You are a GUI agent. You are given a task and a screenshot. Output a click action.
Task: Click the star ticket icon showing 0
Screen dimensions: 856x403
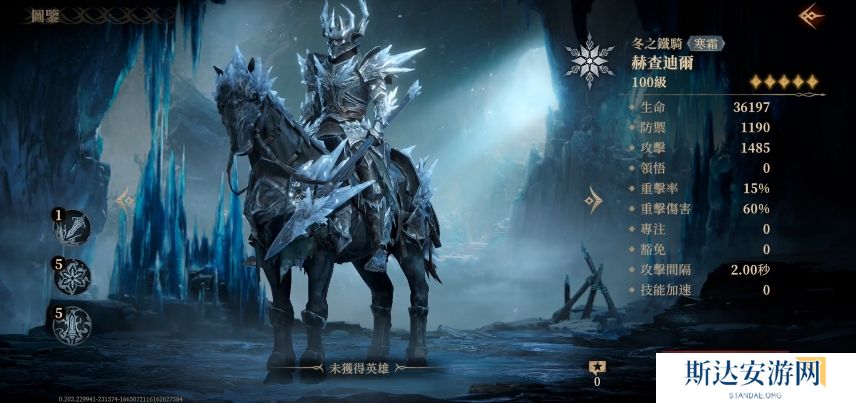[597, 366]
